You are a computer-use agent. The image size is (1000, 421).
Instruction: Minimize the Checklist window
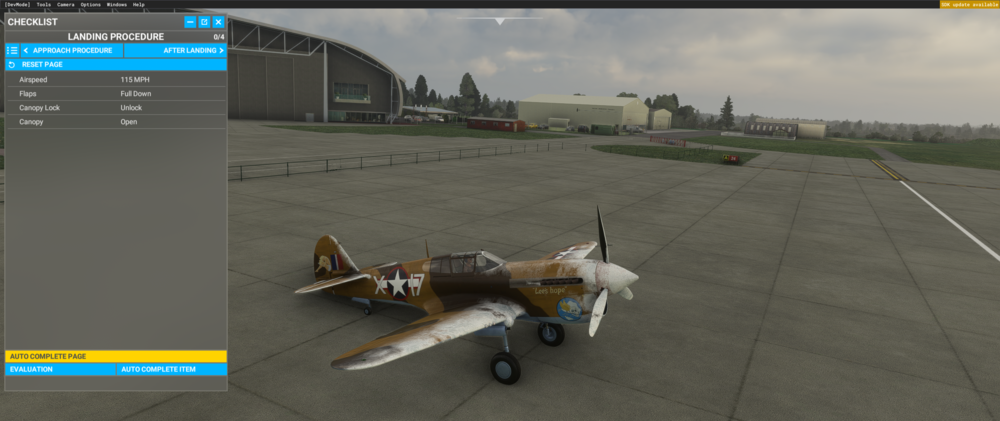190,22
